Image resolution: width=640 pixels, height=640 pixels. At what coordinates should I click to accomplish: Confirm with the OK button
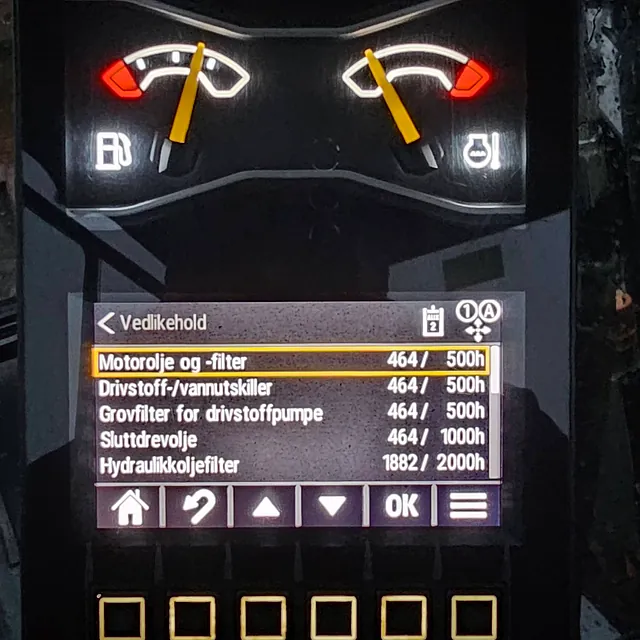pyautogui.click(x=401, y=506)
